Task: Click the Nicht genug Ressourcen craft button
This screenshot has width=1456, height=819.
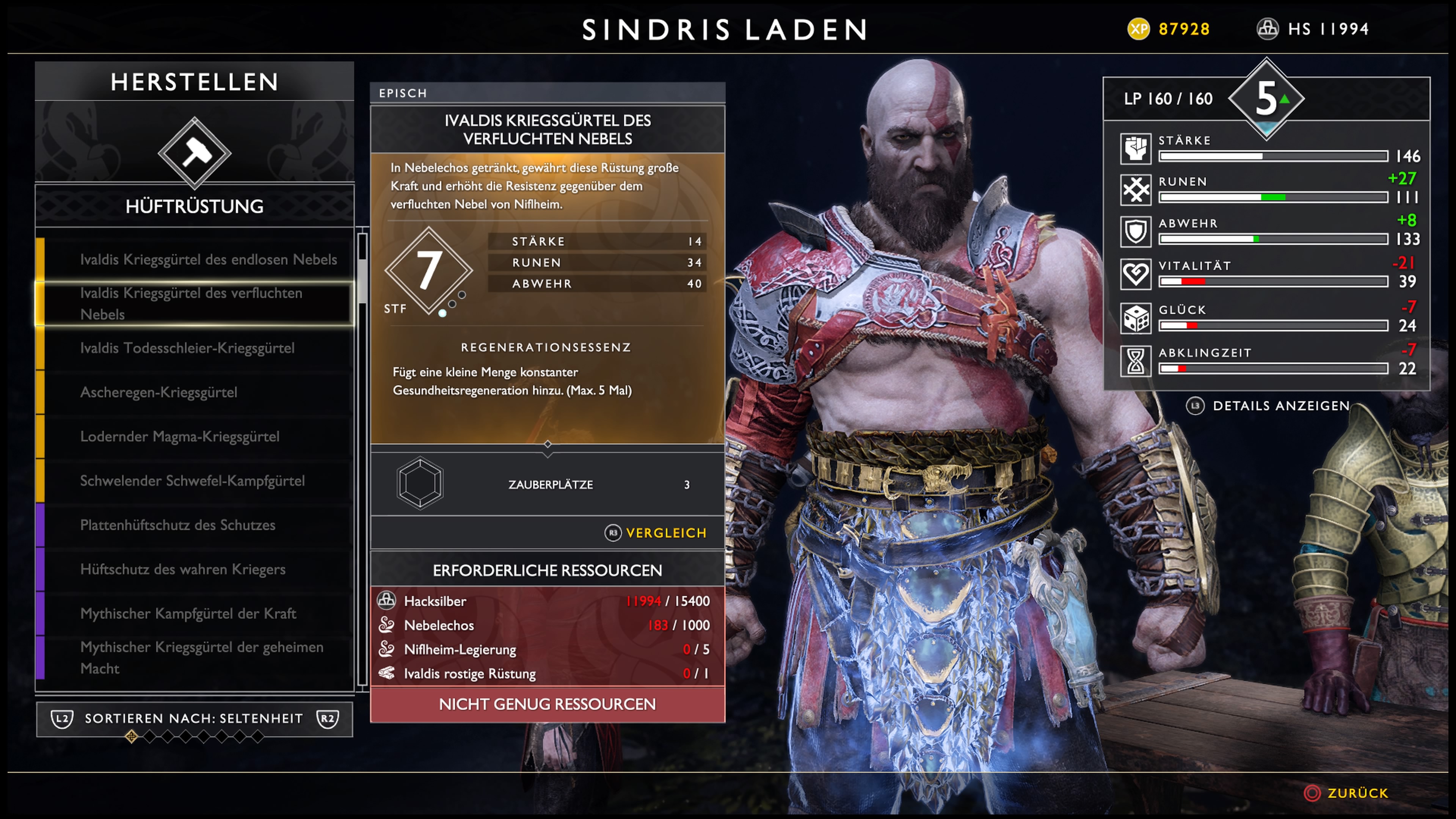Action: (547, 704)
